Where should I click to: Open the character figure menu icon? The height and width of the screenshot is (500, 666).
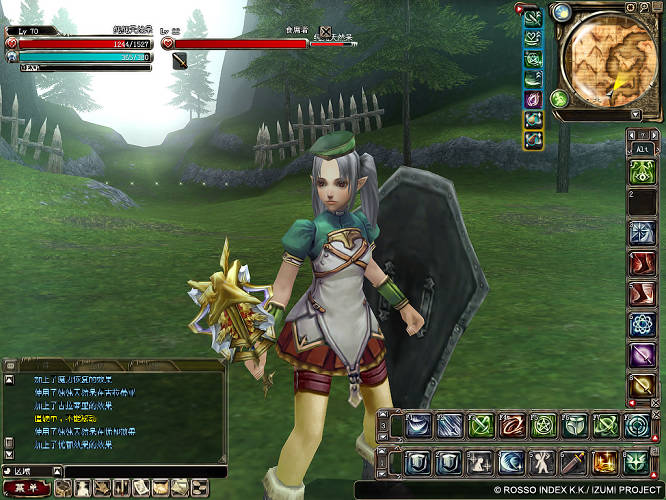click(x=81, y=488)
